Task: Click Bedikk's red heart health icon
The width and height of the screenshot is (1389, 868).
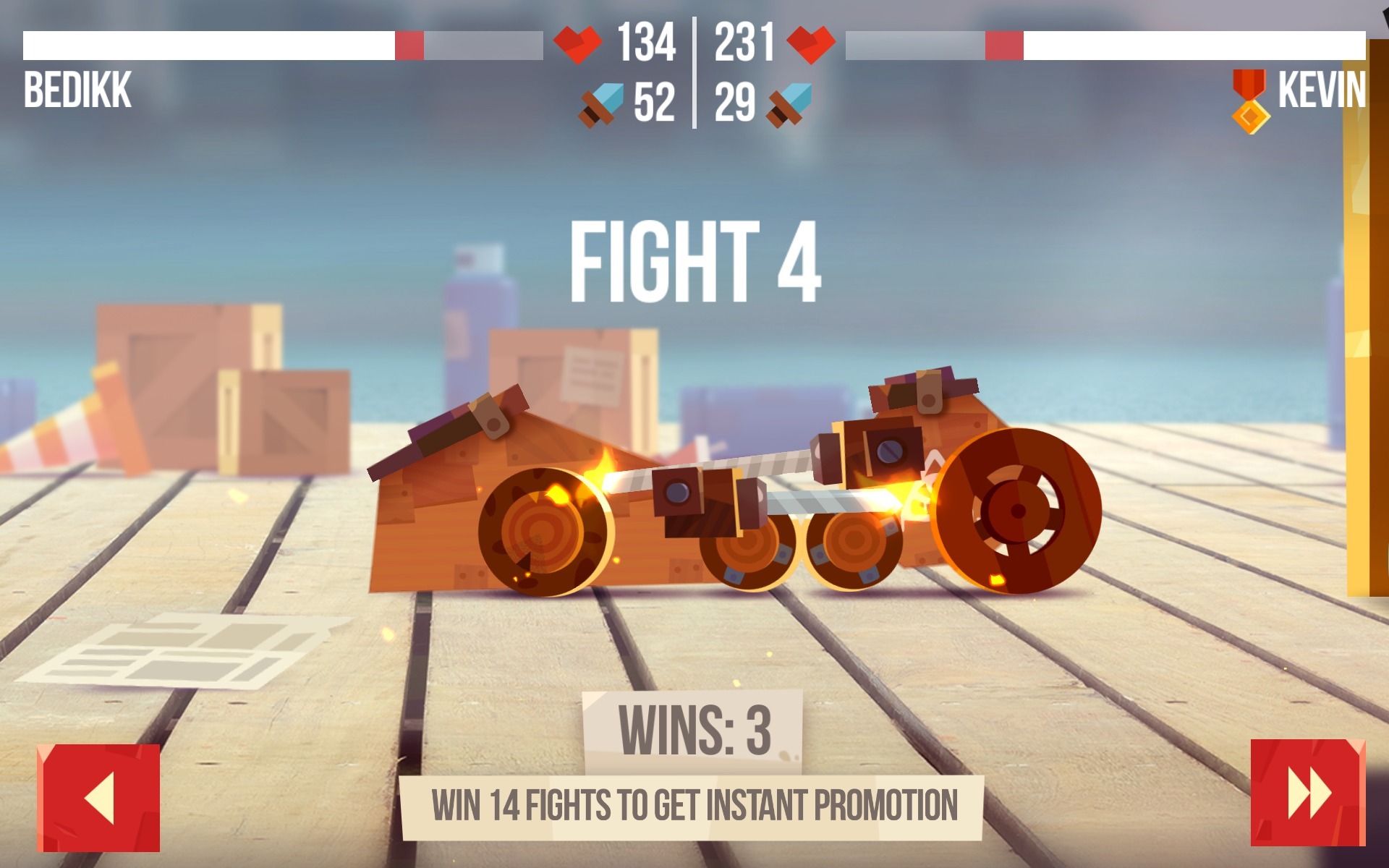Action: tap(579, 43)
